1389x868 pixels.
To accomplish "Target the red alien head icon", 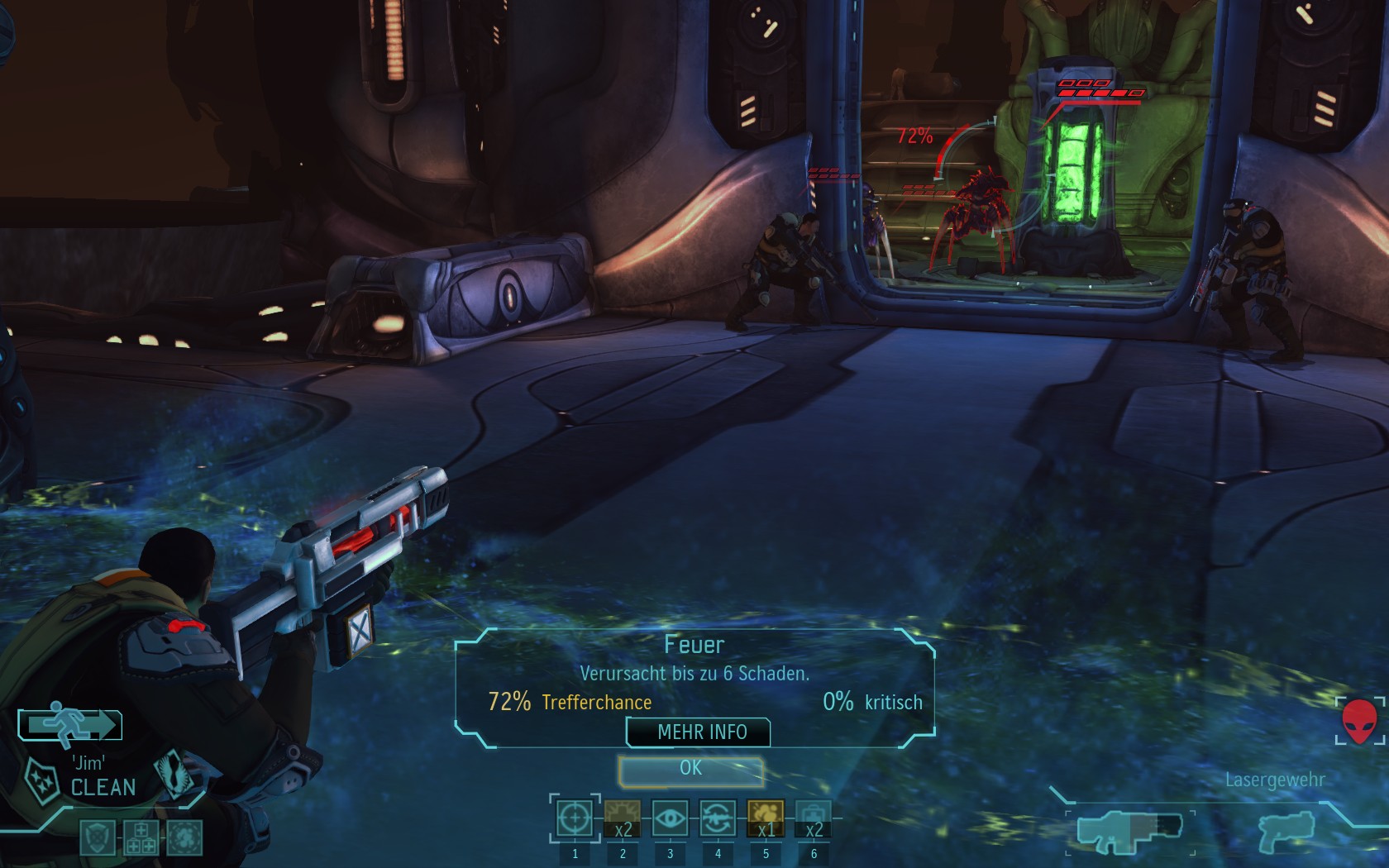I will point(1358,721).
